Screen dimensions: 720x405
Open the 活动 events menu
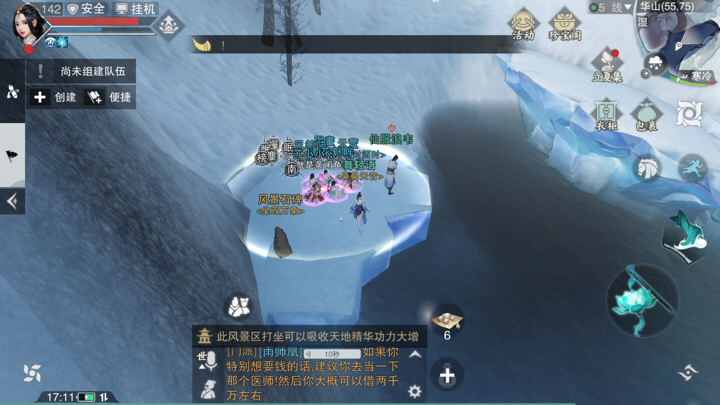pos(522,24)
